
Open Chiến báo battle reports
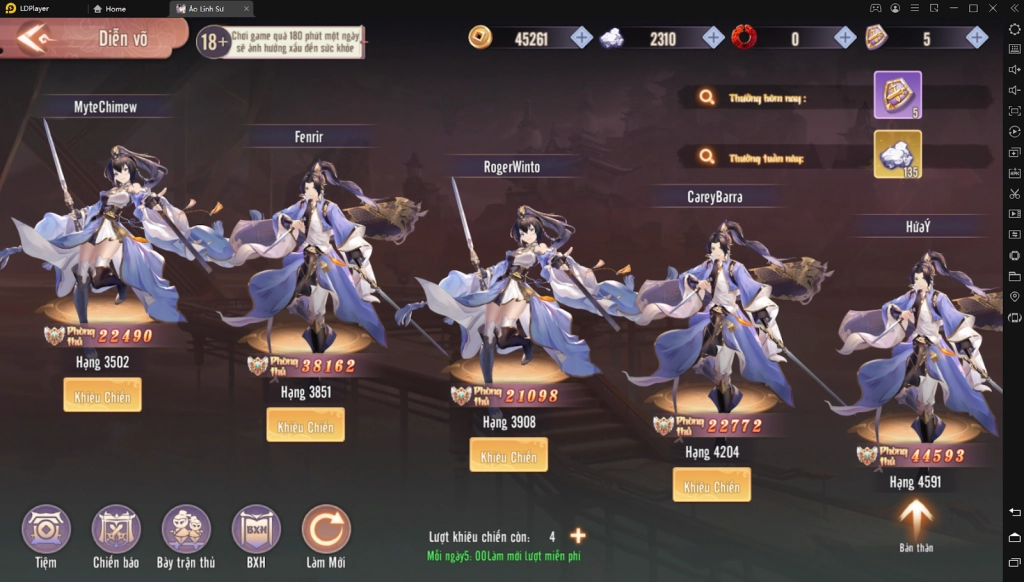point(116,530)
